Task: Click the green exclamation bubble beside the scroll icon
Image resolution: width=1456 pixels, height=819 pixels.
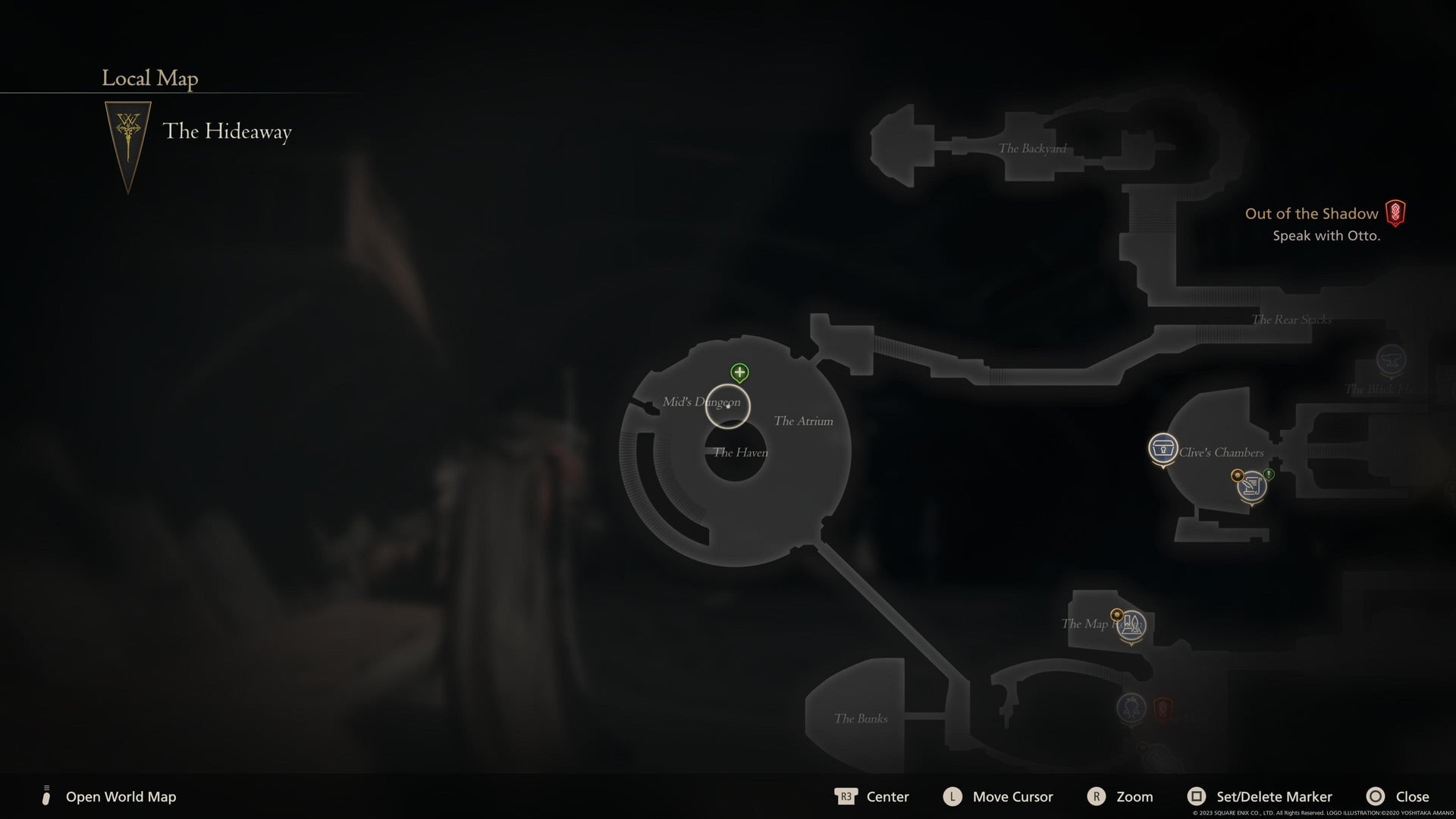Action: [1269, 475]
